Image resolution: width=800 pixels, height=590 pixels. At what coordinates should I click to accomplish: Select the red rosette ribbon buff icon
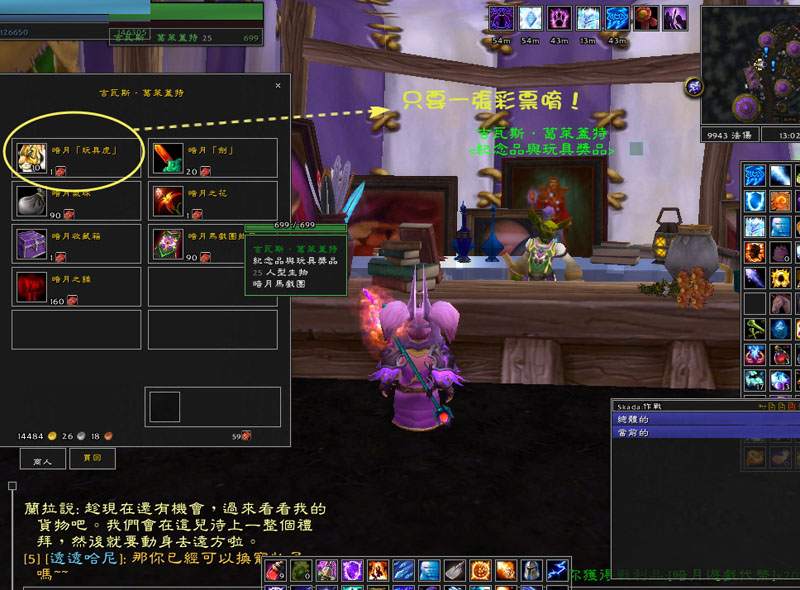(x=648, y=18)
